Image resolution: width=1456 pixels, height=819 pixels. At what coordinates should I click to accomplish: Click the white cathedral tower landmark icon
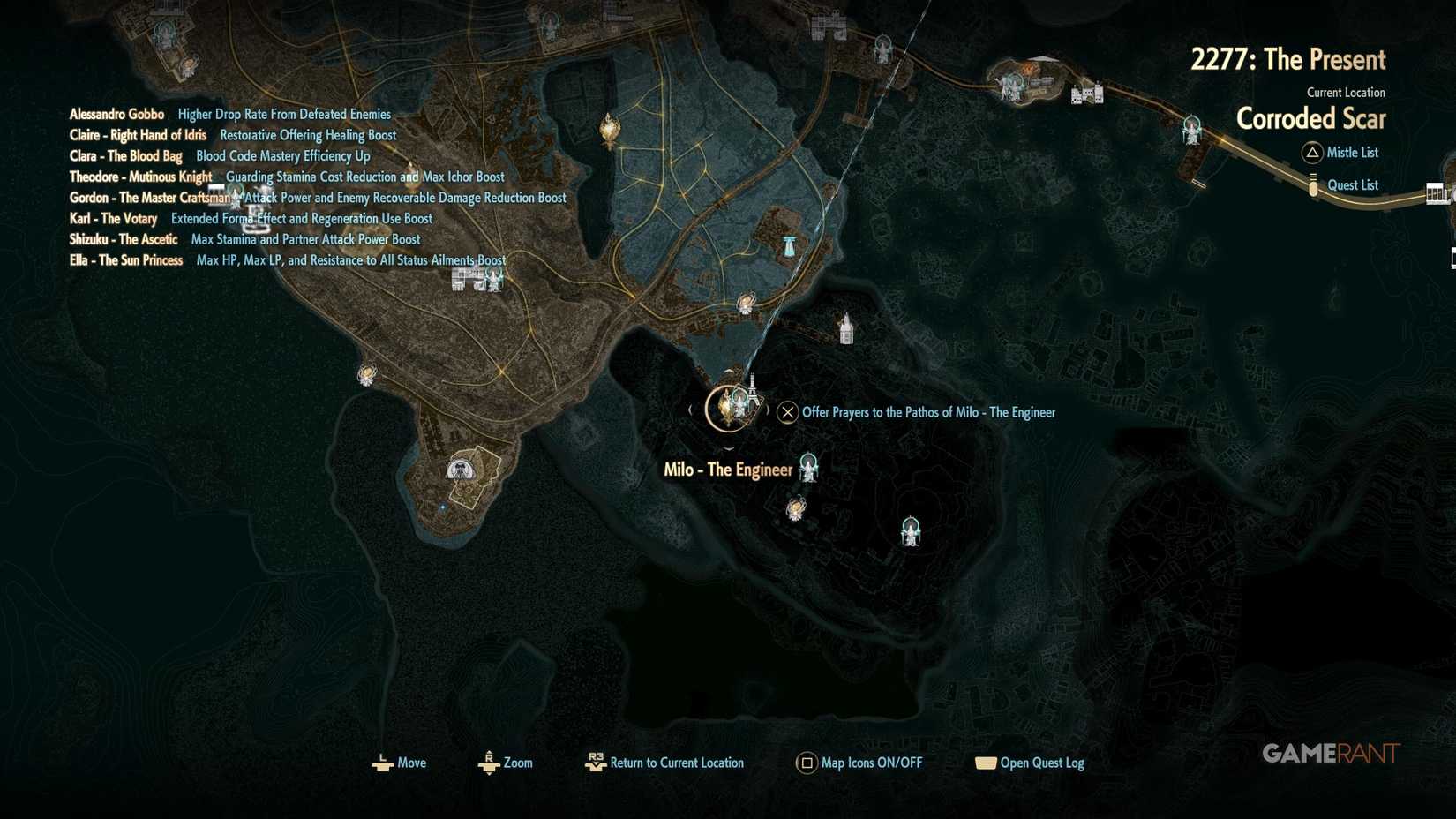[845, 331]
